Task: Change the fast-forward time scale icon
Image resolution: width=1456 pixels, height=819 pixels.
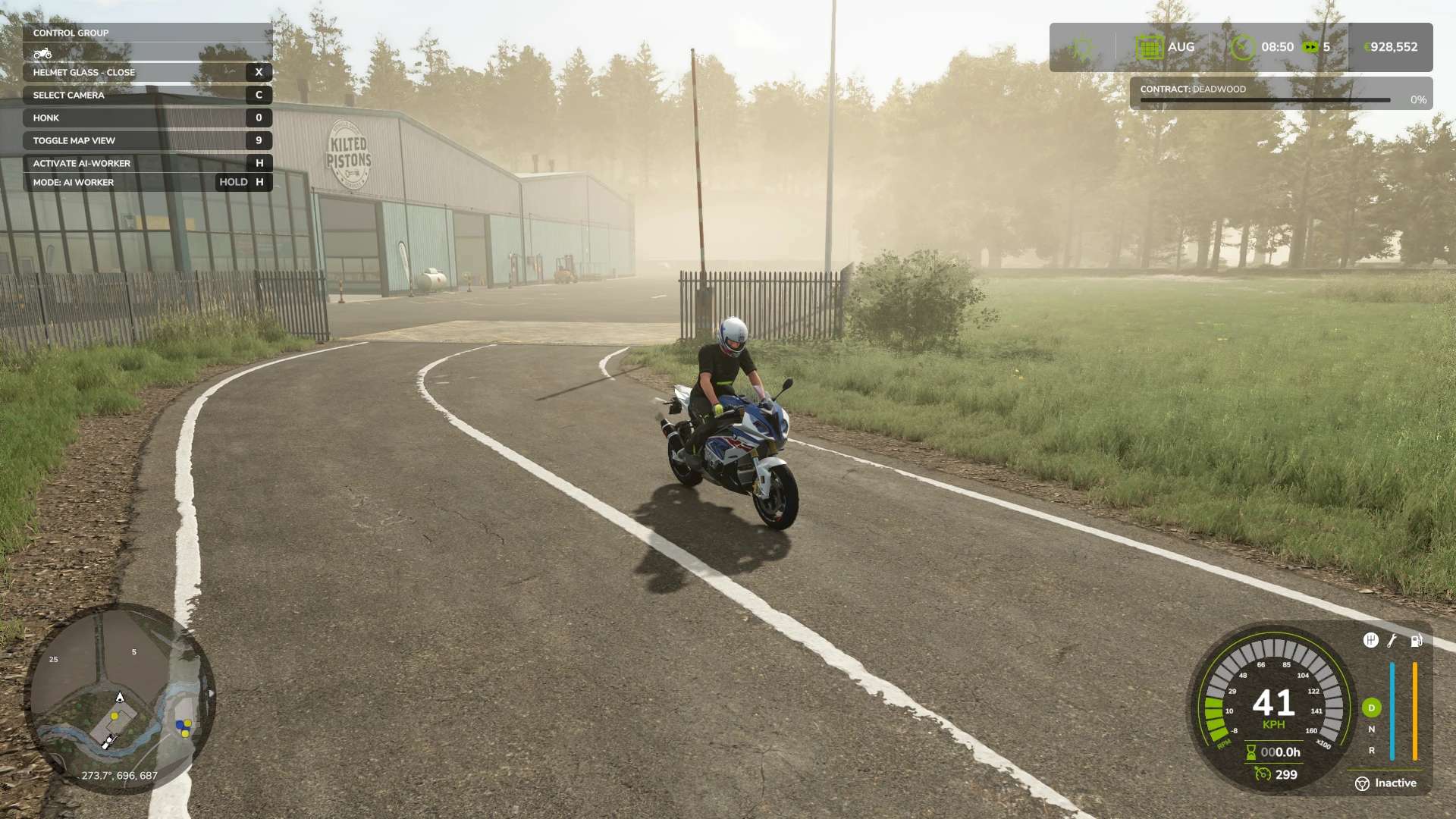Action: (1310, 47)
